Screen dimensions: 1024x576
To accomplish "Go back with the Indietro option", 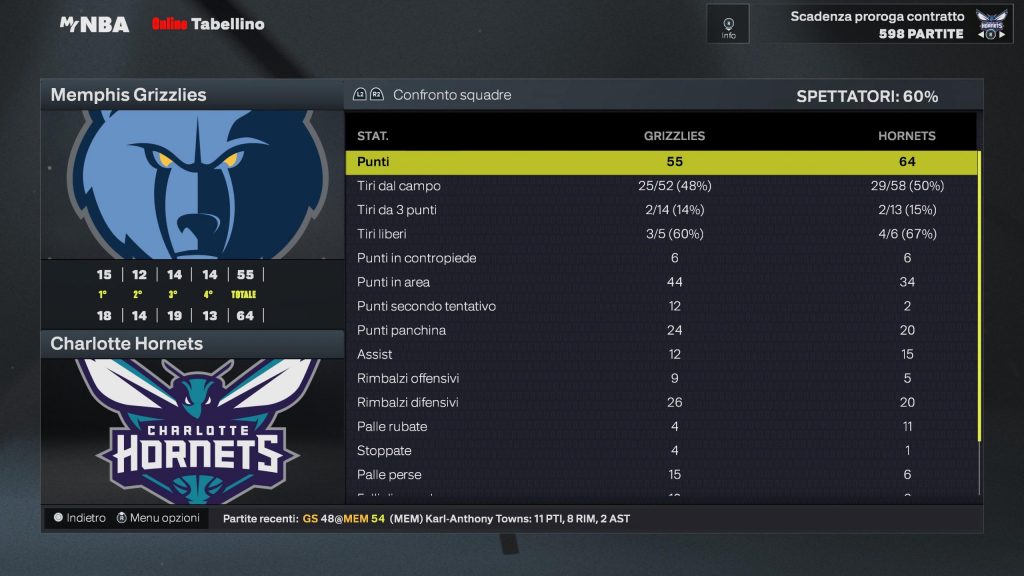I will tap(80, 518).
